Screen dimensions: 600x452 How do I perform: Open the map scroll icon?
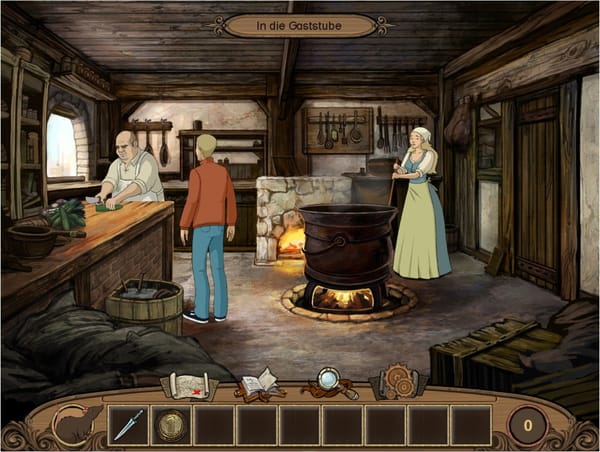(x=190, y=383)
